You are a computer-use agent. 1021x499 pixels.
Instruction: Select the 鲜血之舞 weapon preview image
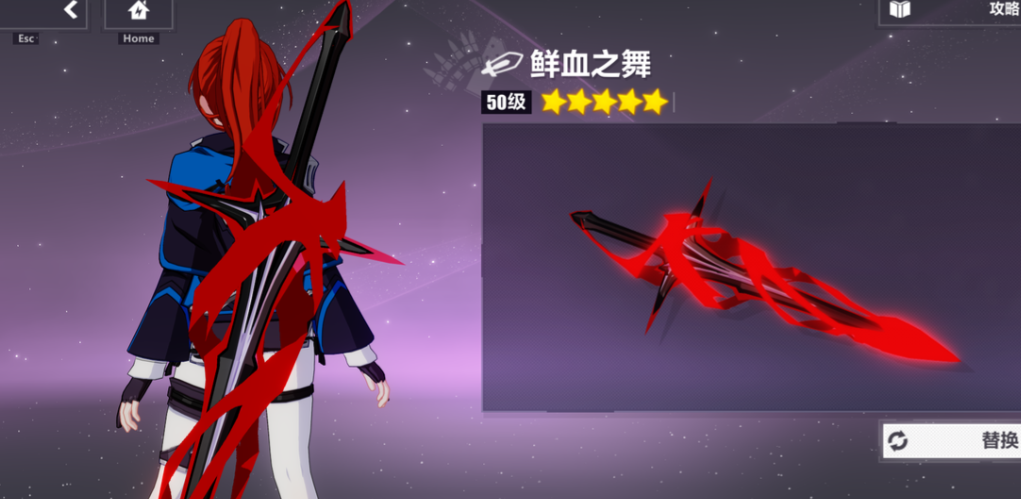pyautogui.click(x=751, y=268)
